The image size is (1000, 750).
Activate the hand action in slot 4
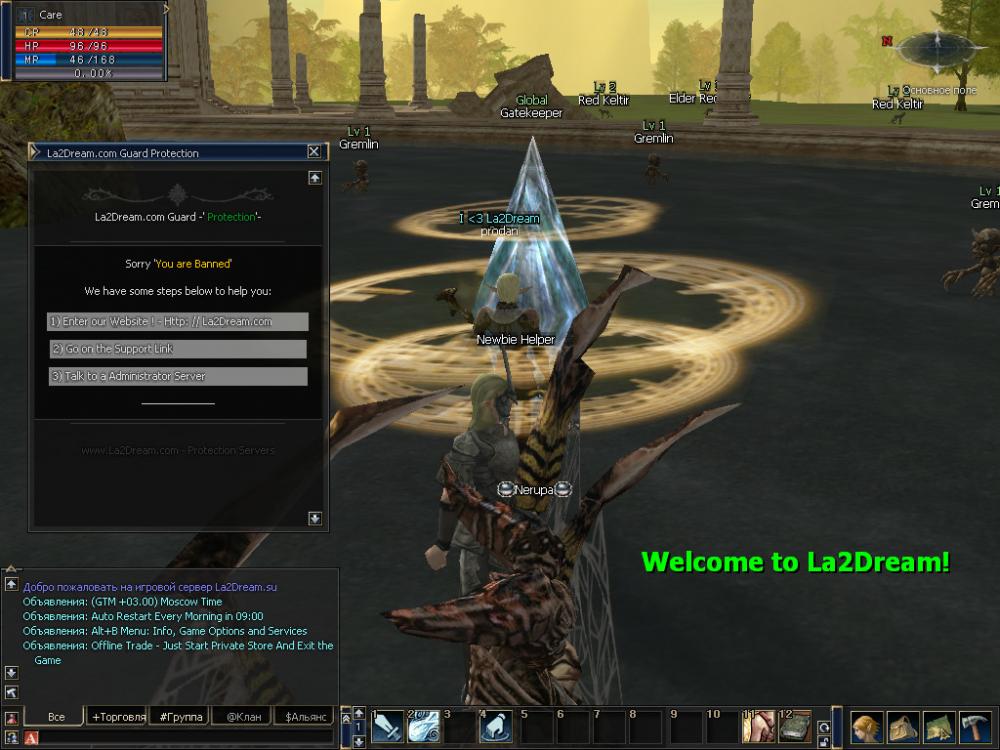[x=496, y=728]
